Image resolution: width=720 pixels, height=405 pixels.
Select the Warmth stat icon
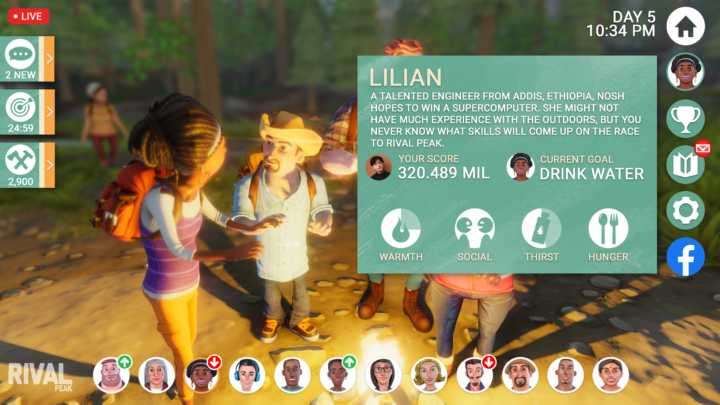coord(401,229)
